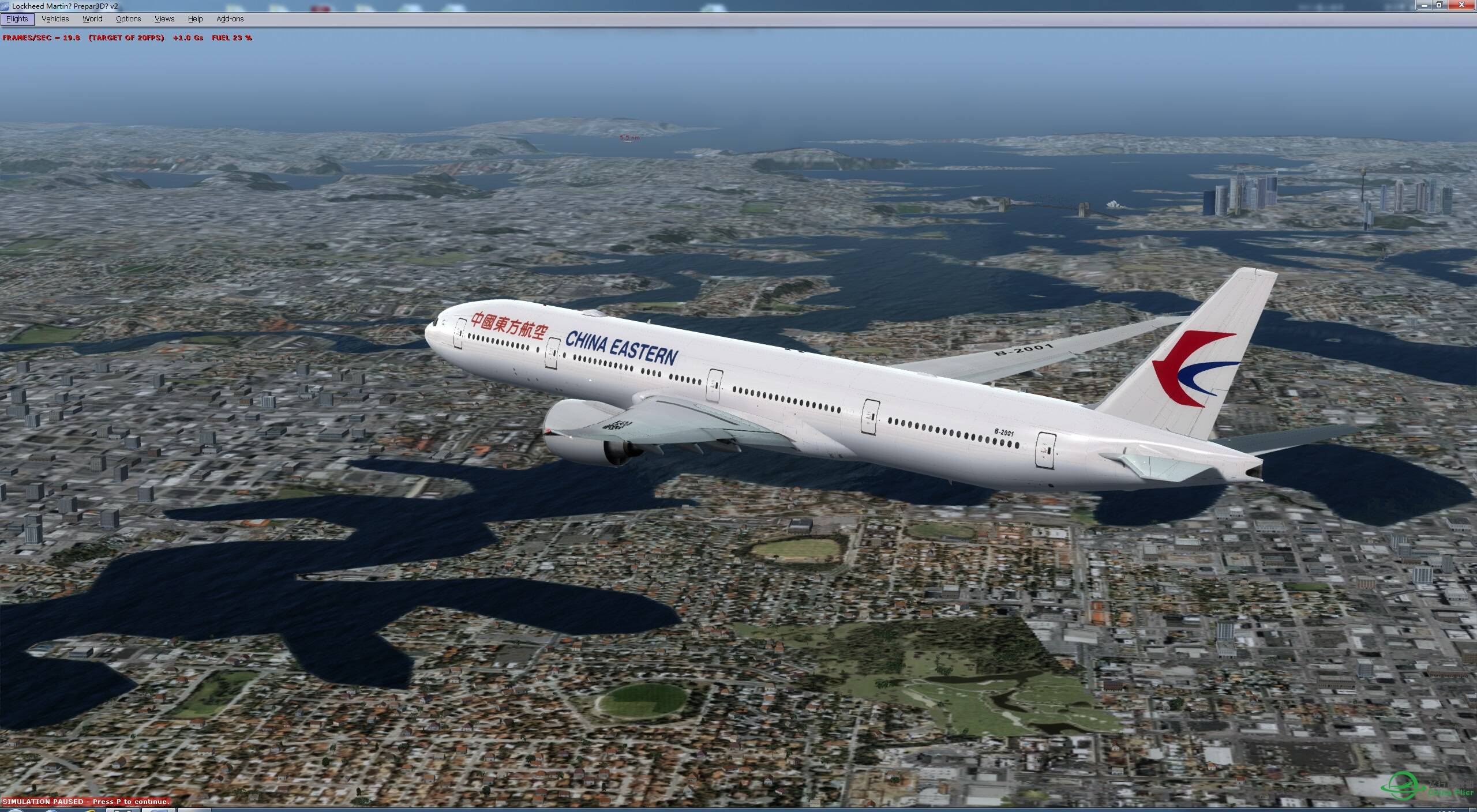
Task: Open the Vehicles menu
Action: point(55,19)
